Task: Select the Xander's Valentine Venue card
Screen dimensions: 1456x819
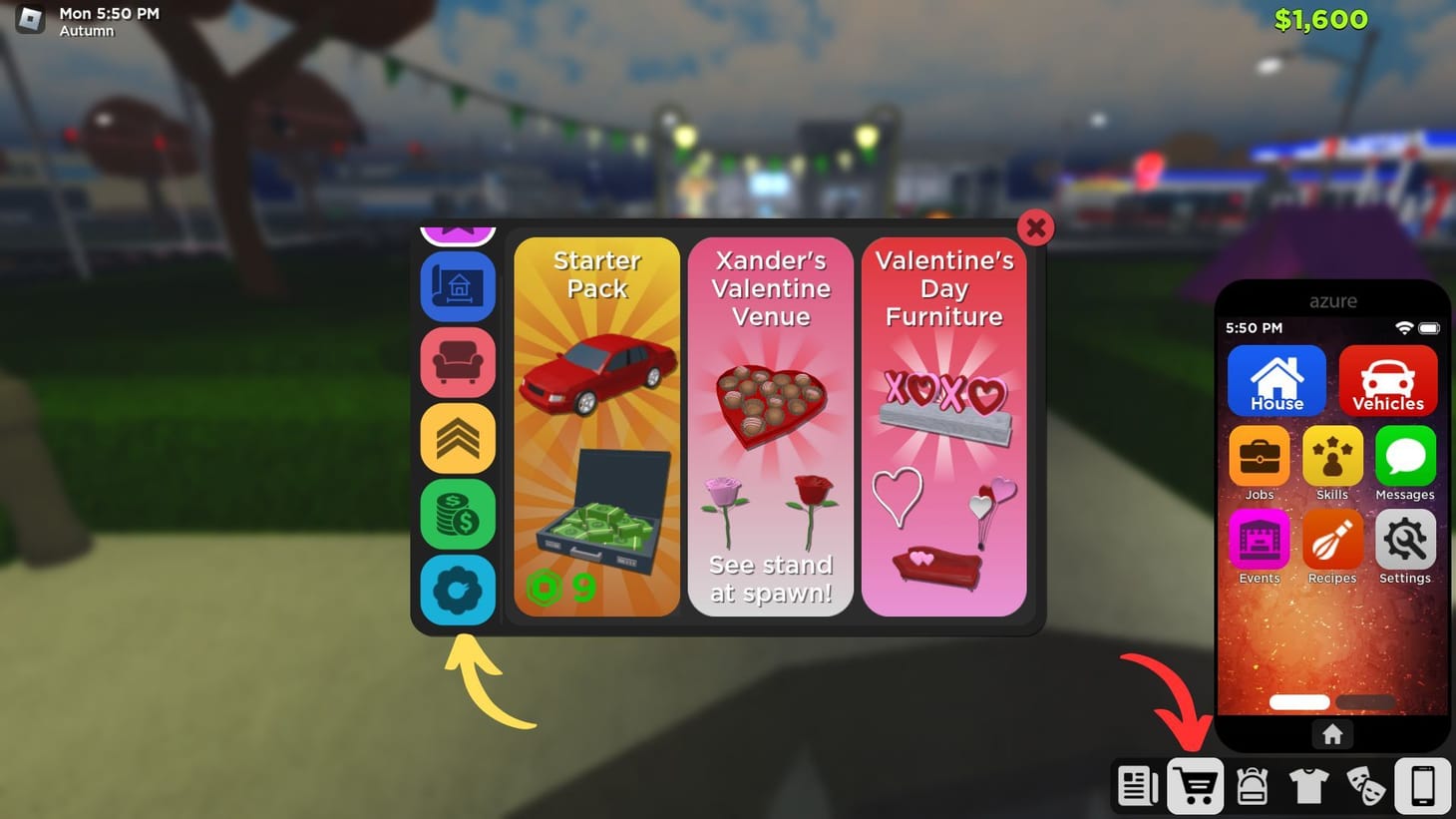Action: click(x=770, y=423)
